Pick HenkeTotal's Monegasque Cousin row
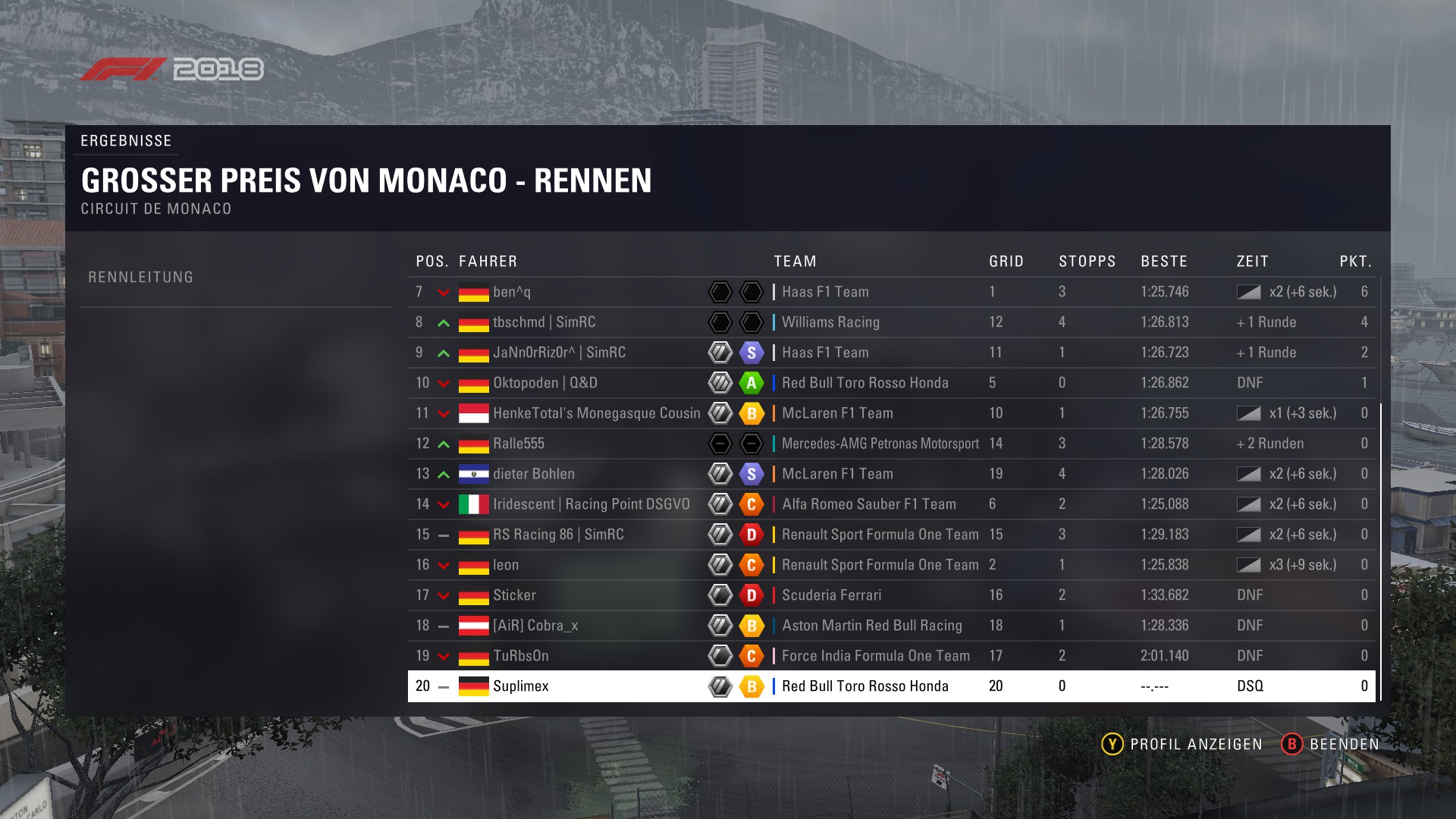Viewport: 1456px width, 819px height. (596, 413)
